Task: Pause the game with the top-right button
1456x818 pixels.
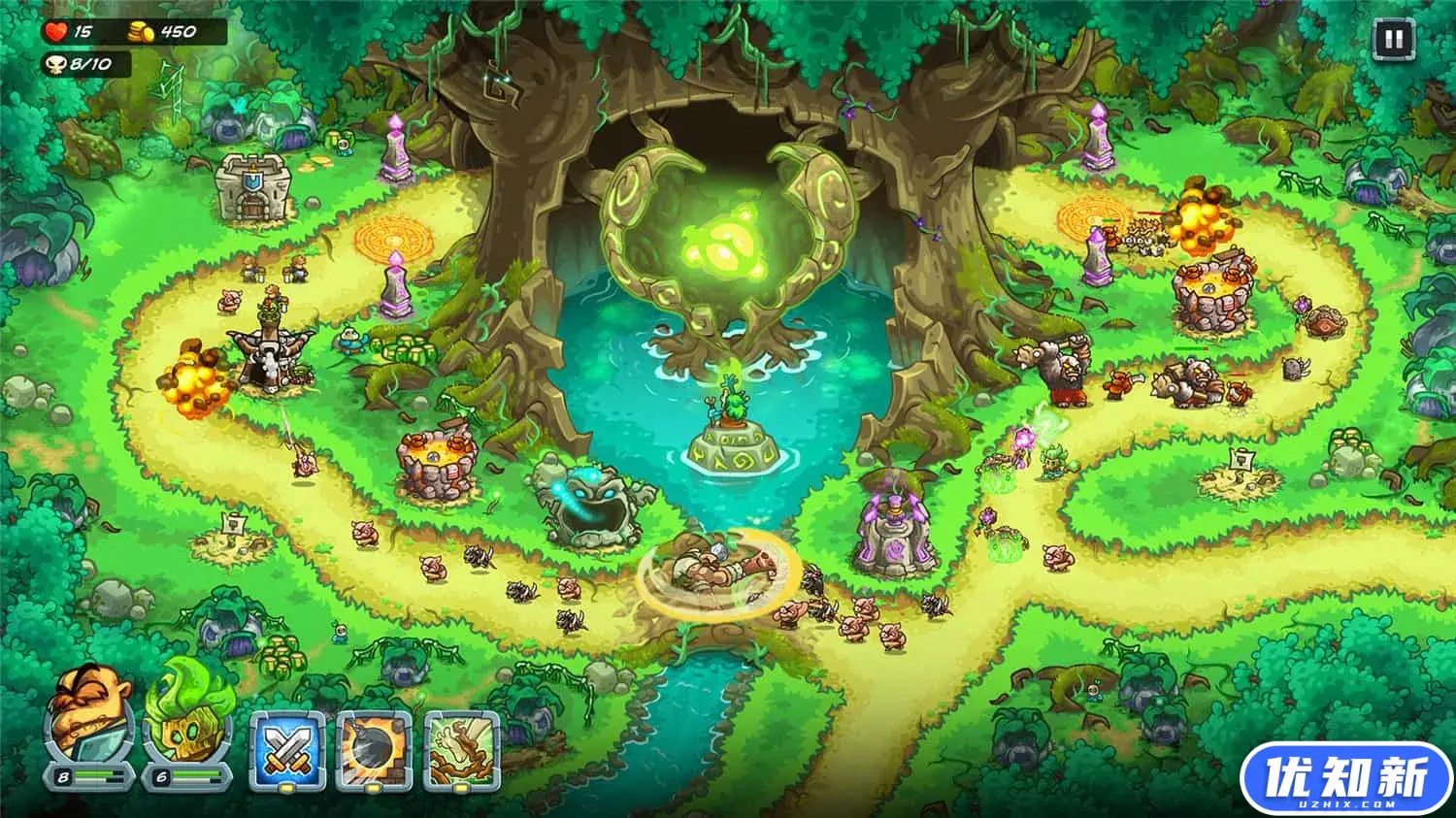Action: pyautogui.click(x=1394, y=39)
